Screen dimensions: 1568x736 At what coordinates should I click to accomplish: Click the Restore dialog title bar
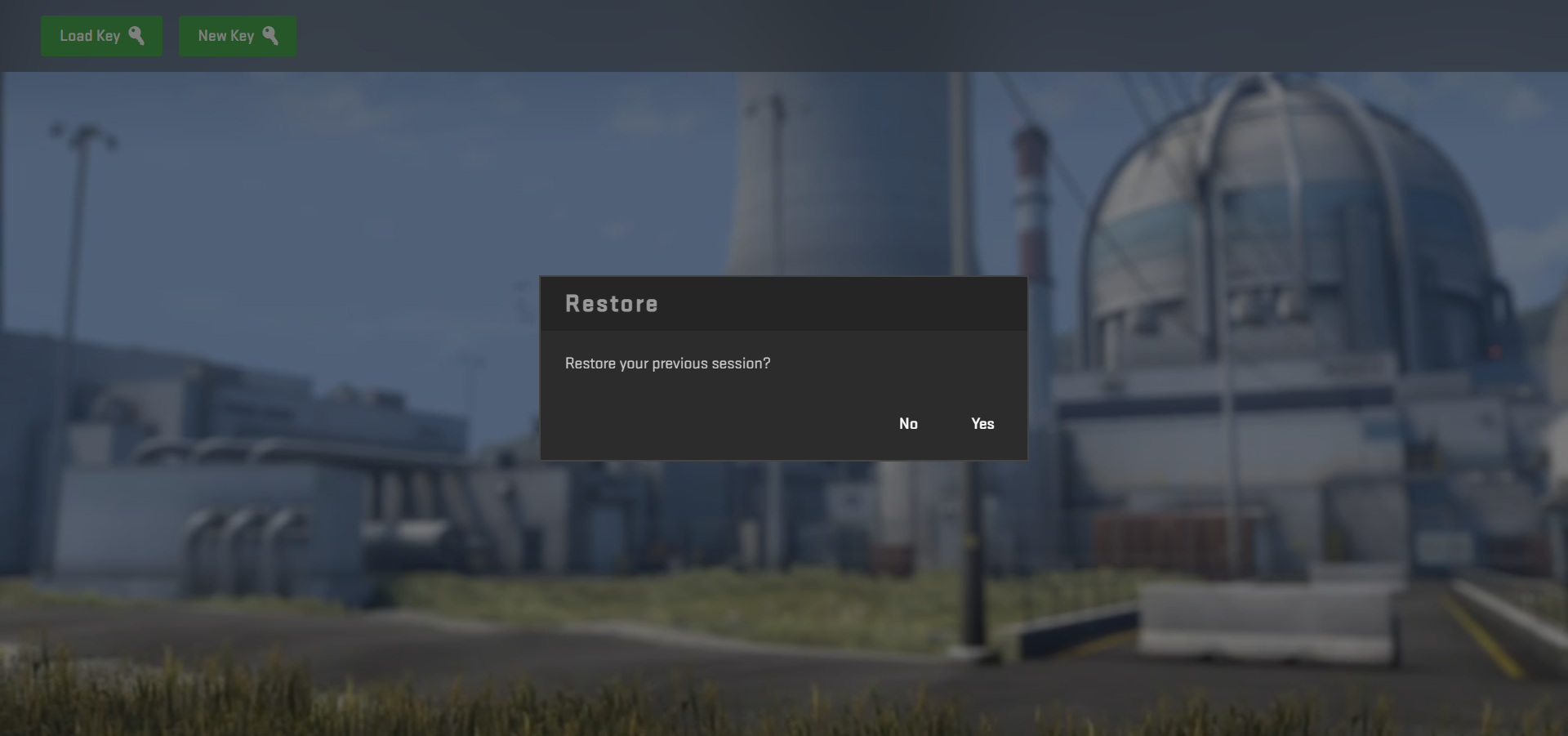[782, 303]
